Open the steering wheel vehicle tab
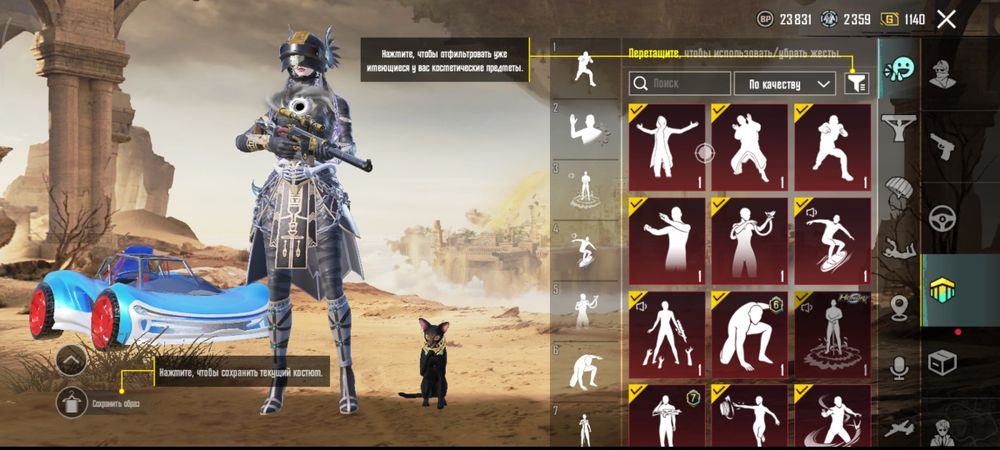Screen dimensions: 1000x450 pyautogui.click(x=942, y=218)
